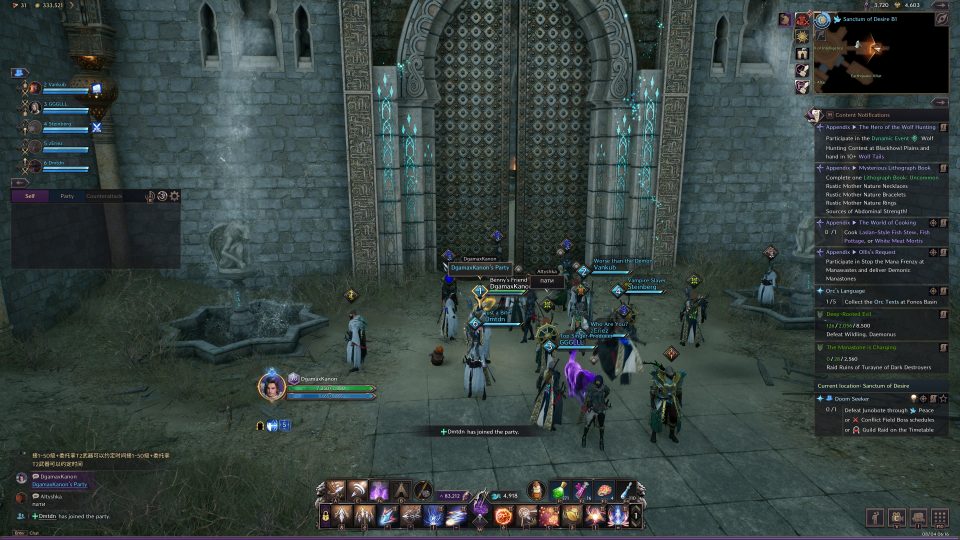Use the green potion in quick slot
960x540 pixels.
pyautogui.click(x=562, y=490)
